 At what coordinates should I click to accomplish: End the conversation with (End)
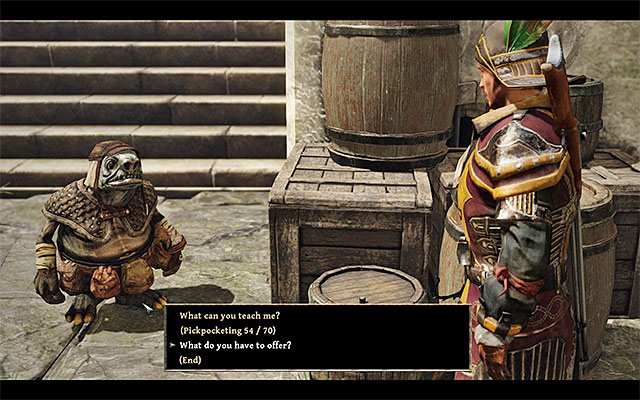point(193,359)
